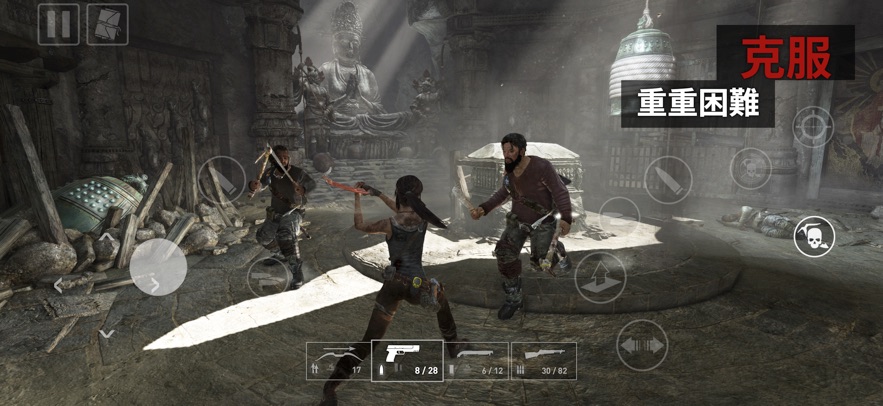Select the pistol weapon slot

pyautogui.click(x=407, y=361)
